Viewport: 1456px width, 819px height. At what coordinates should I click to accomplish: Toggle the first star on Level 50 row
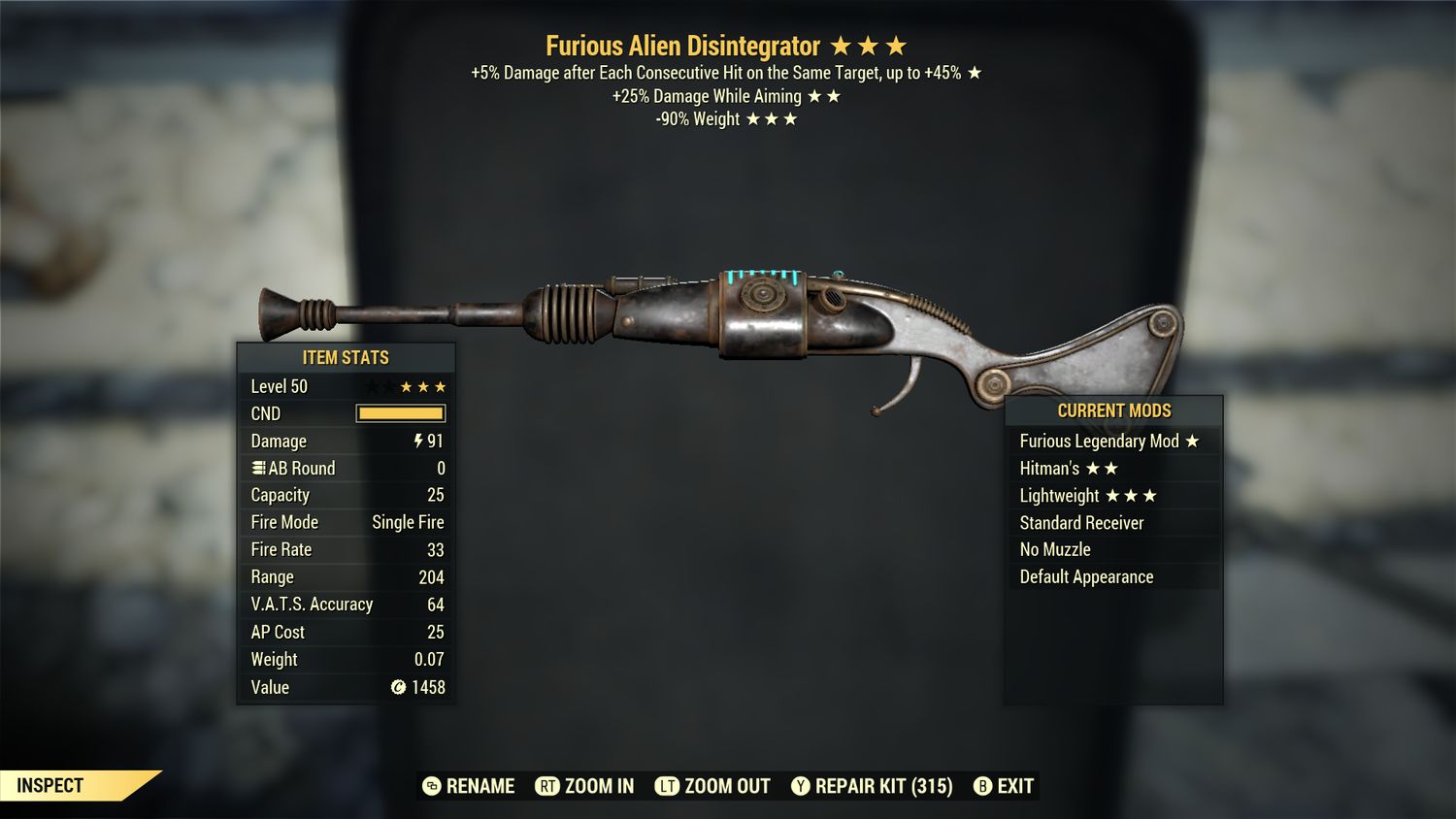[x=371, y=385]
